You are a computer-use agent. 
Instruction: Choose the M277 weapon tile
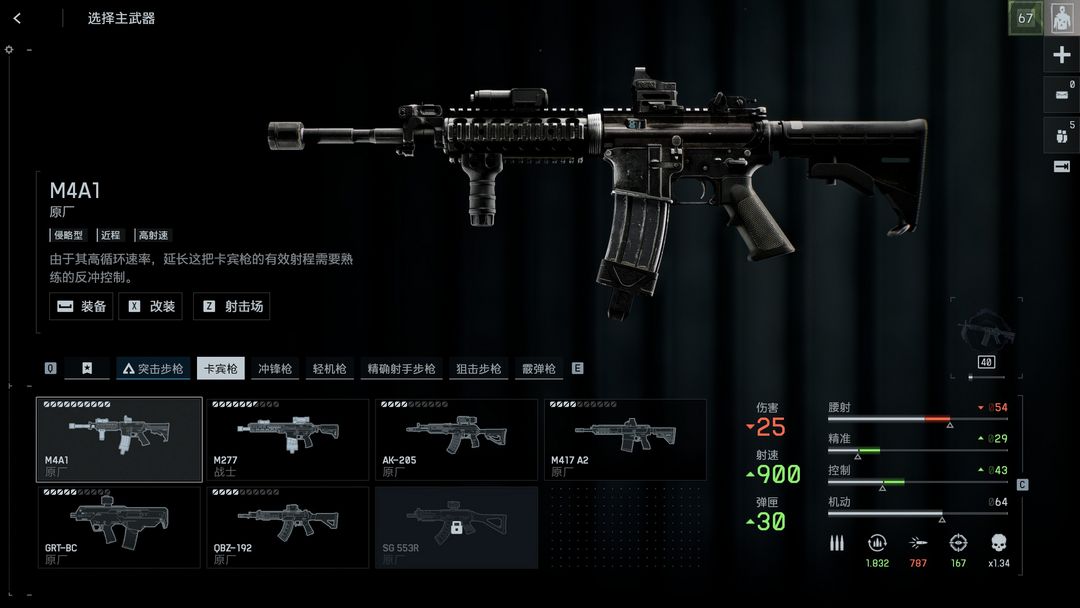coord(288,440)
